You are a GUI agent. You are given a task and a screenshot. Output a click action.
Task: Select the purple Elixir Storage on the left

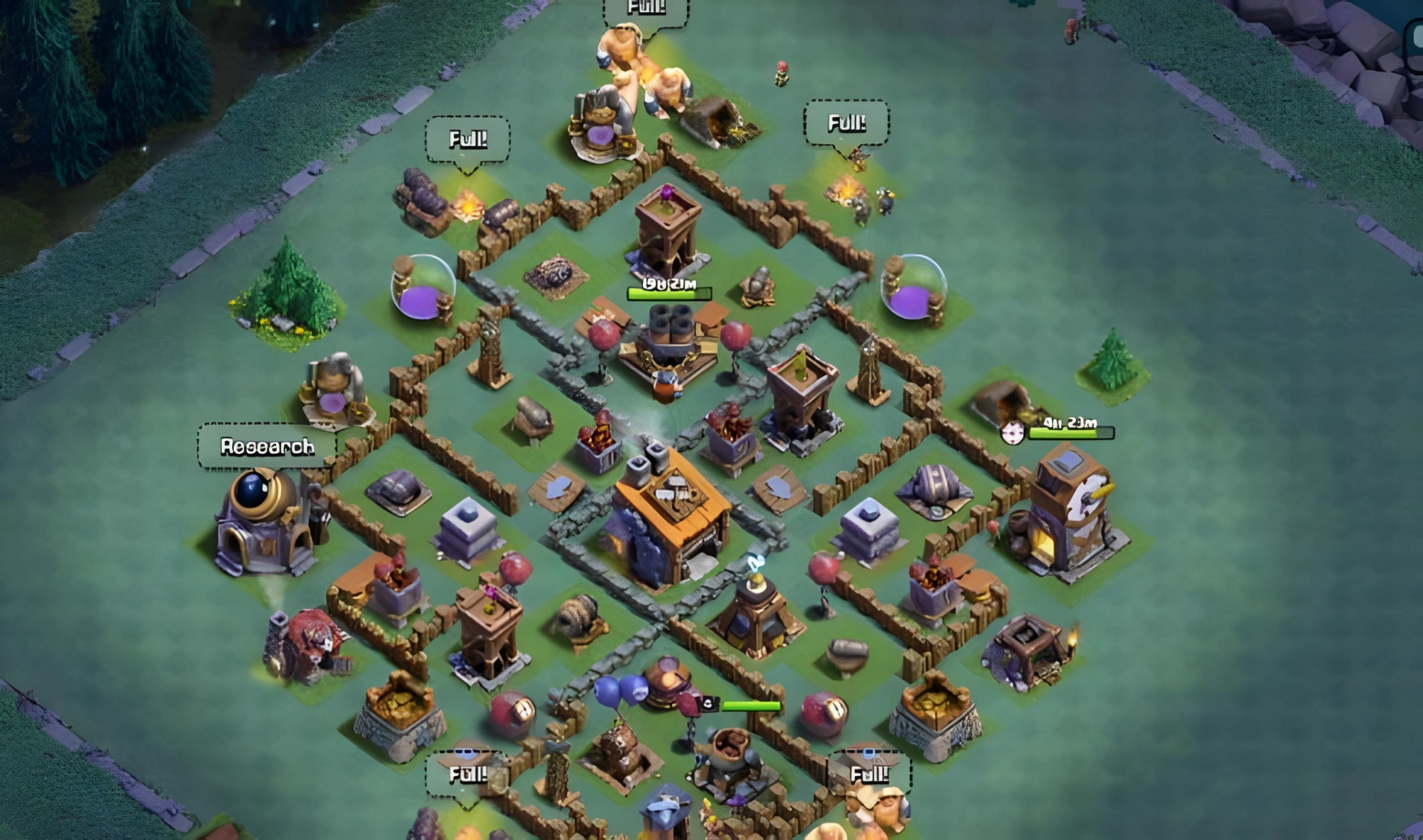pyautogui.click(x=420, y=288)
